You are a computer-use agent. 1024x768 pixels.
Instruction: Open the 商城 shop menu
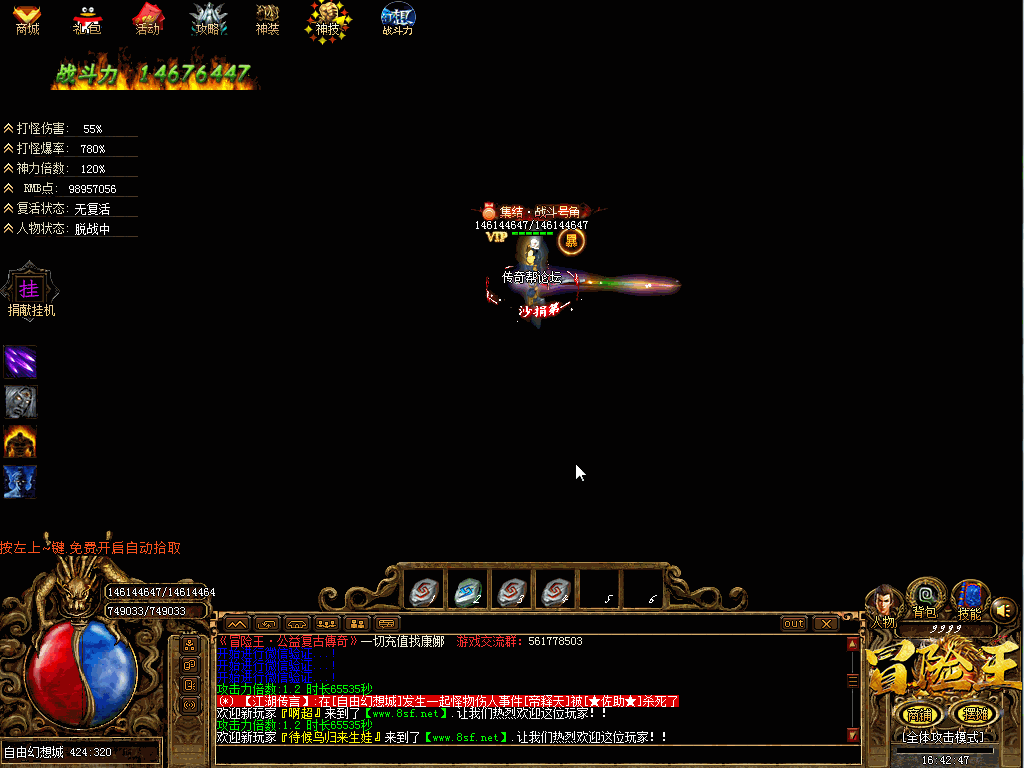point(27,18)
